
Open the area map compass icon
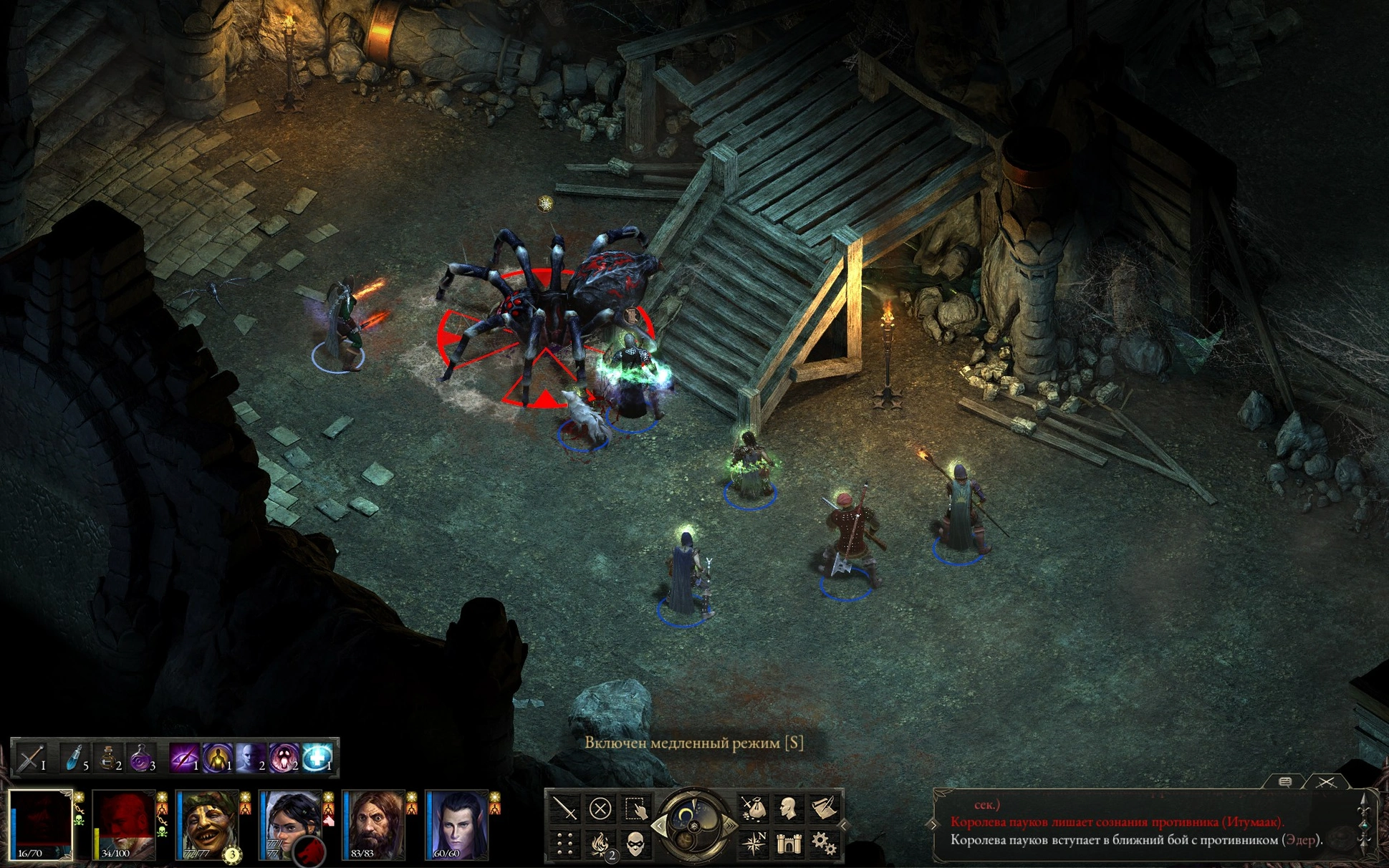click(753, 844)
